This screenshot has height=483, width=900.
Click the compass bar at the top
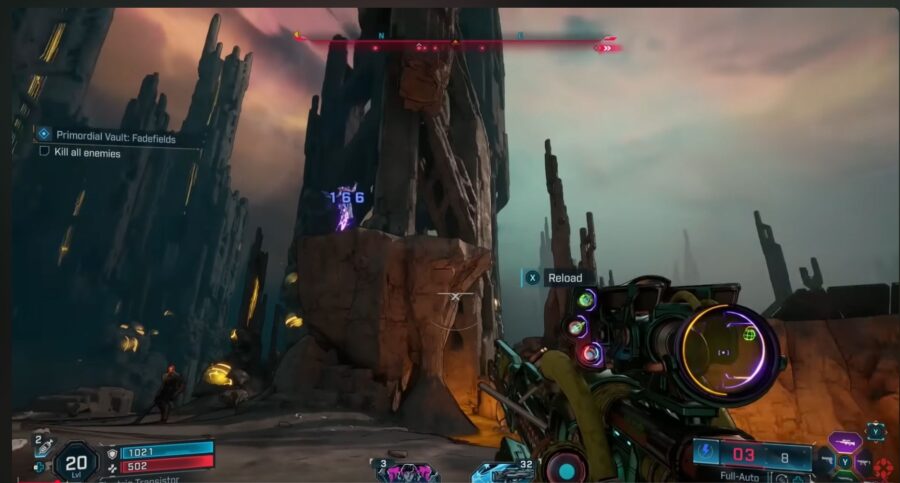[456, 42]
